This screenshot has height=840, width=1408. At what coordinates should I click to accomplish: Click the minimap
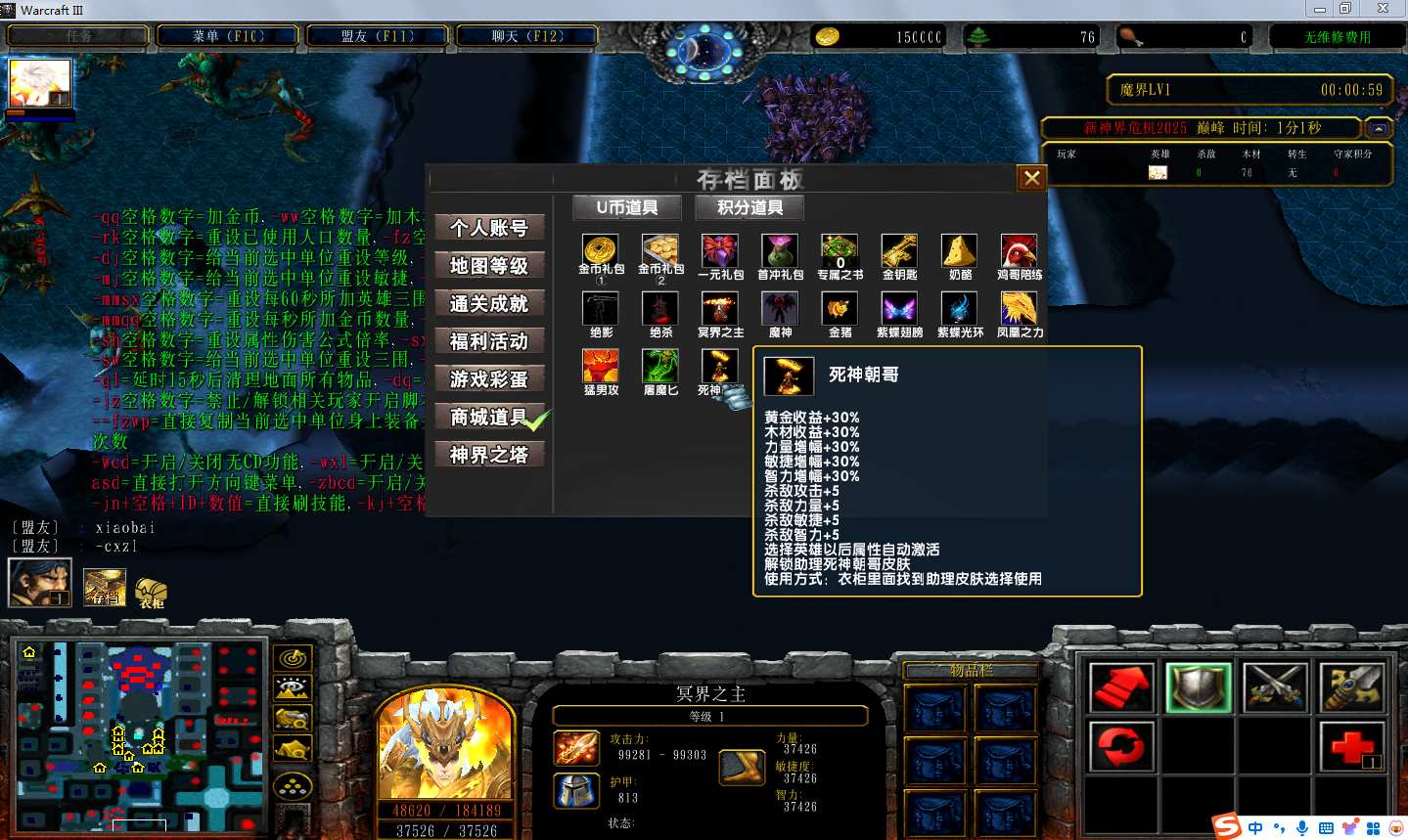[x=137, y=735]
